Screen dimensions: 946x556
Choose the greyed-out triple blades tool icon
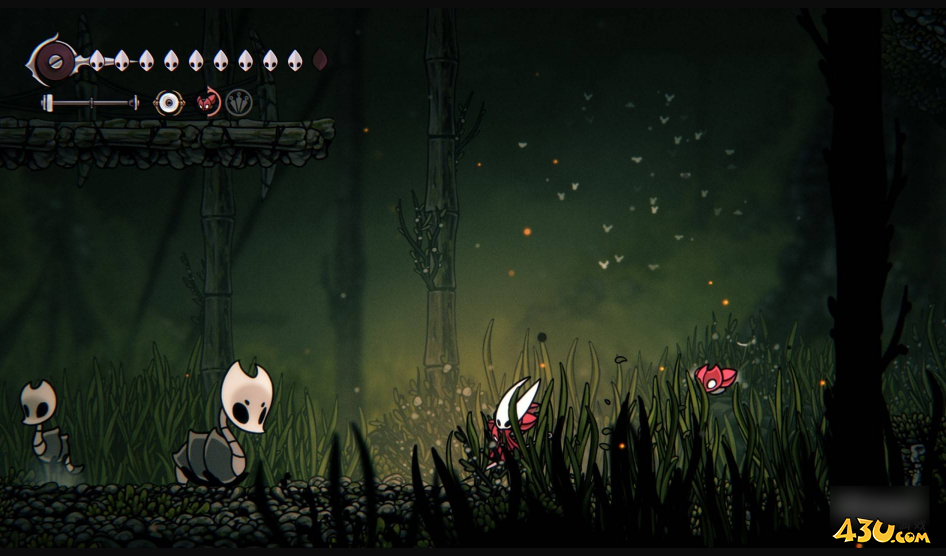(238, 102)
